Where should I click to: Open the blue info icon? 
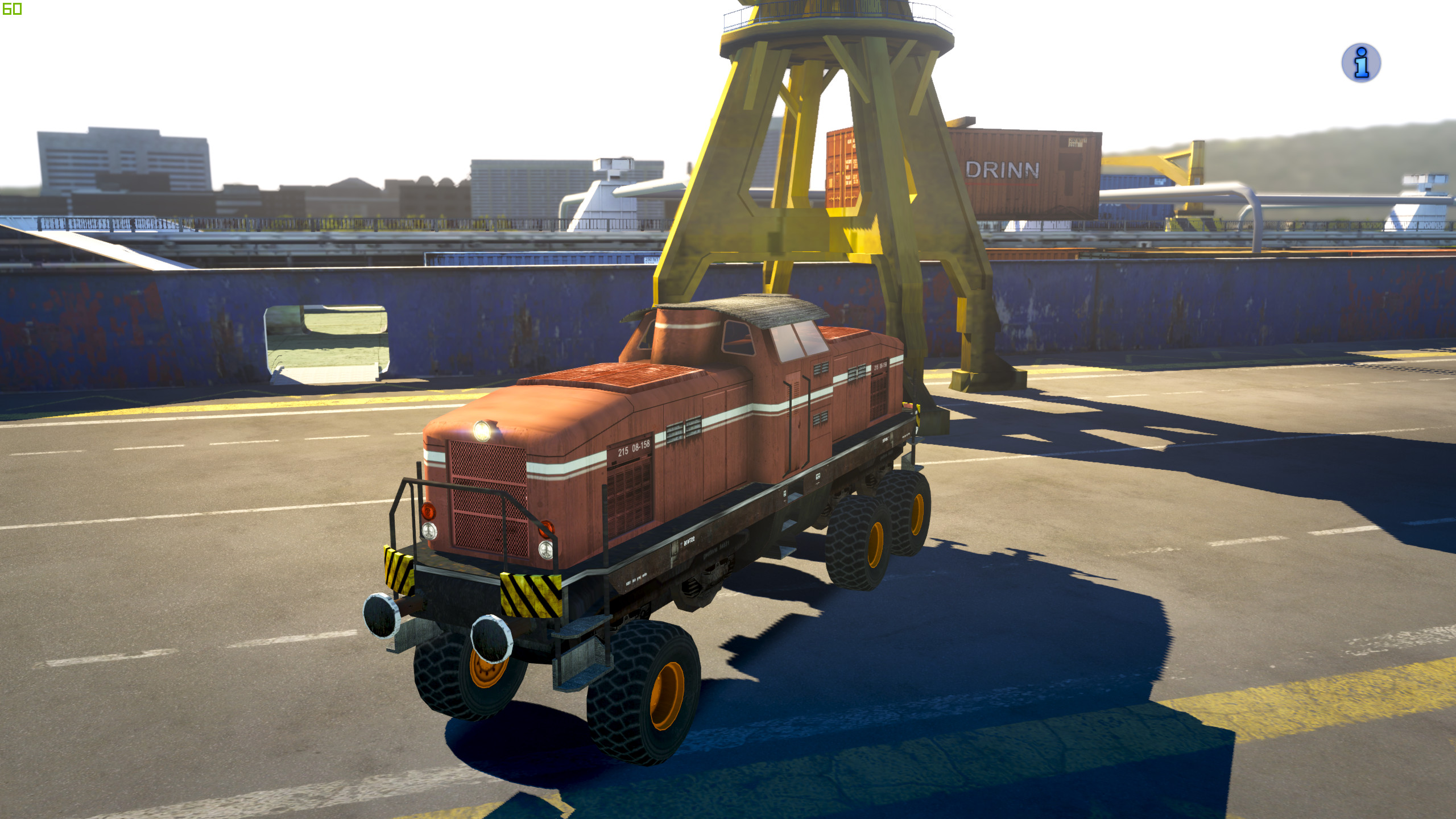click(x=1361, y=63)
